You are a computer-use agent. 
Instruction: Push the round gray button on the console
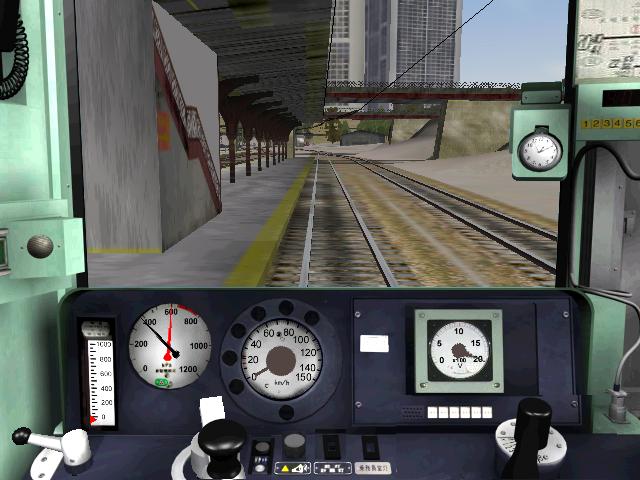tap(293, 444)
